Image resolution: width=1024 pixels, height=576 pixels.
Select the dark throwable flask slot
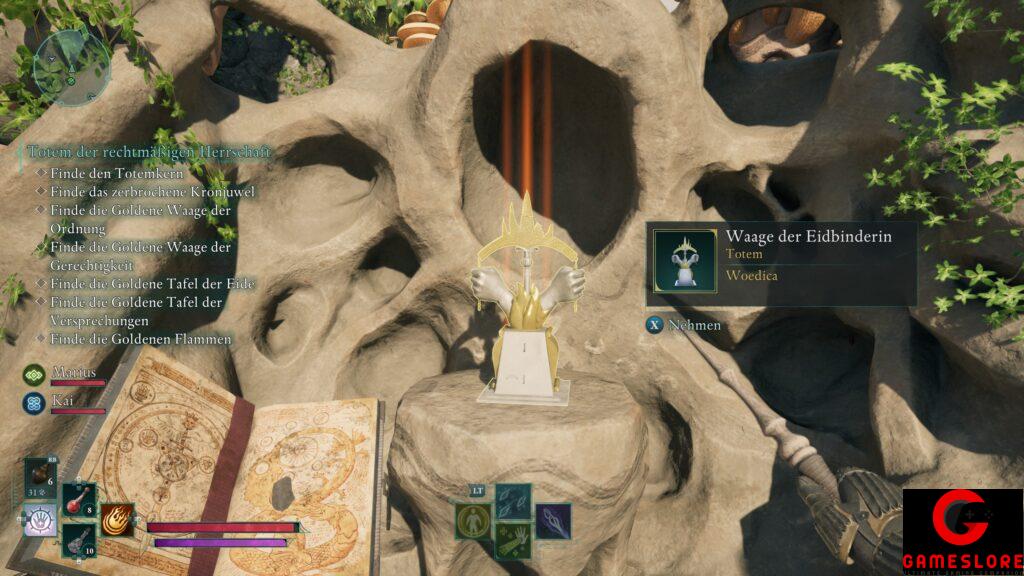tap(40, 479)
